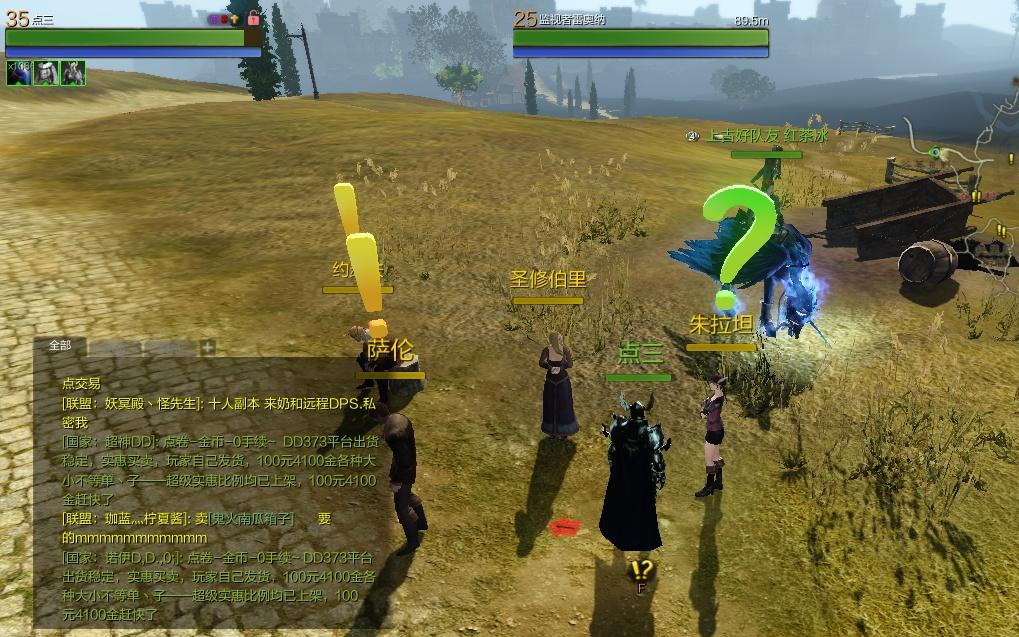Click the horned armor buff icon
Image resolution: width=1019 pixels, height=637 pixels.
72,73
